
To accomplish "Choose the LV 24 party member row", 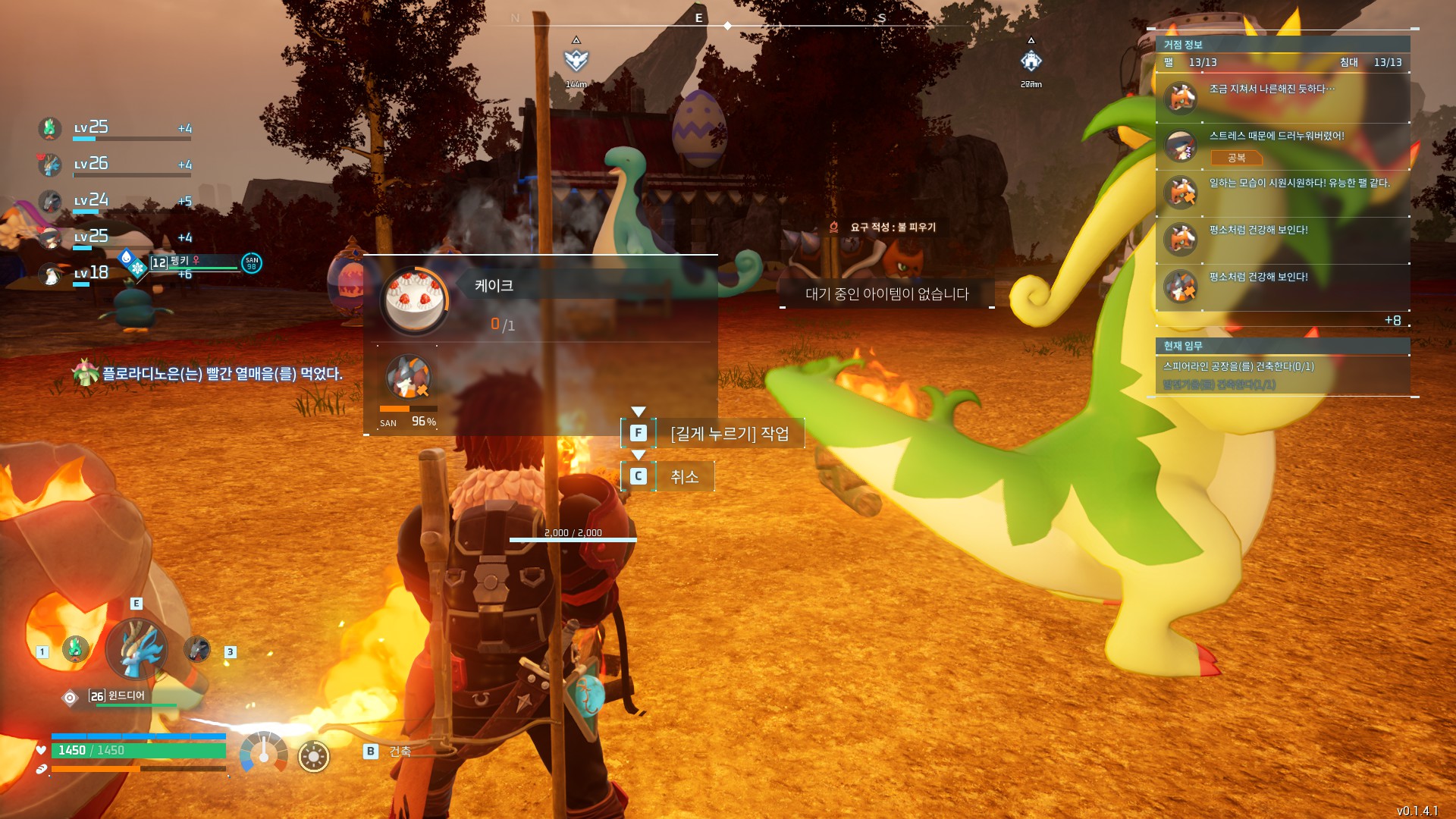I will [x=114, y=201].
